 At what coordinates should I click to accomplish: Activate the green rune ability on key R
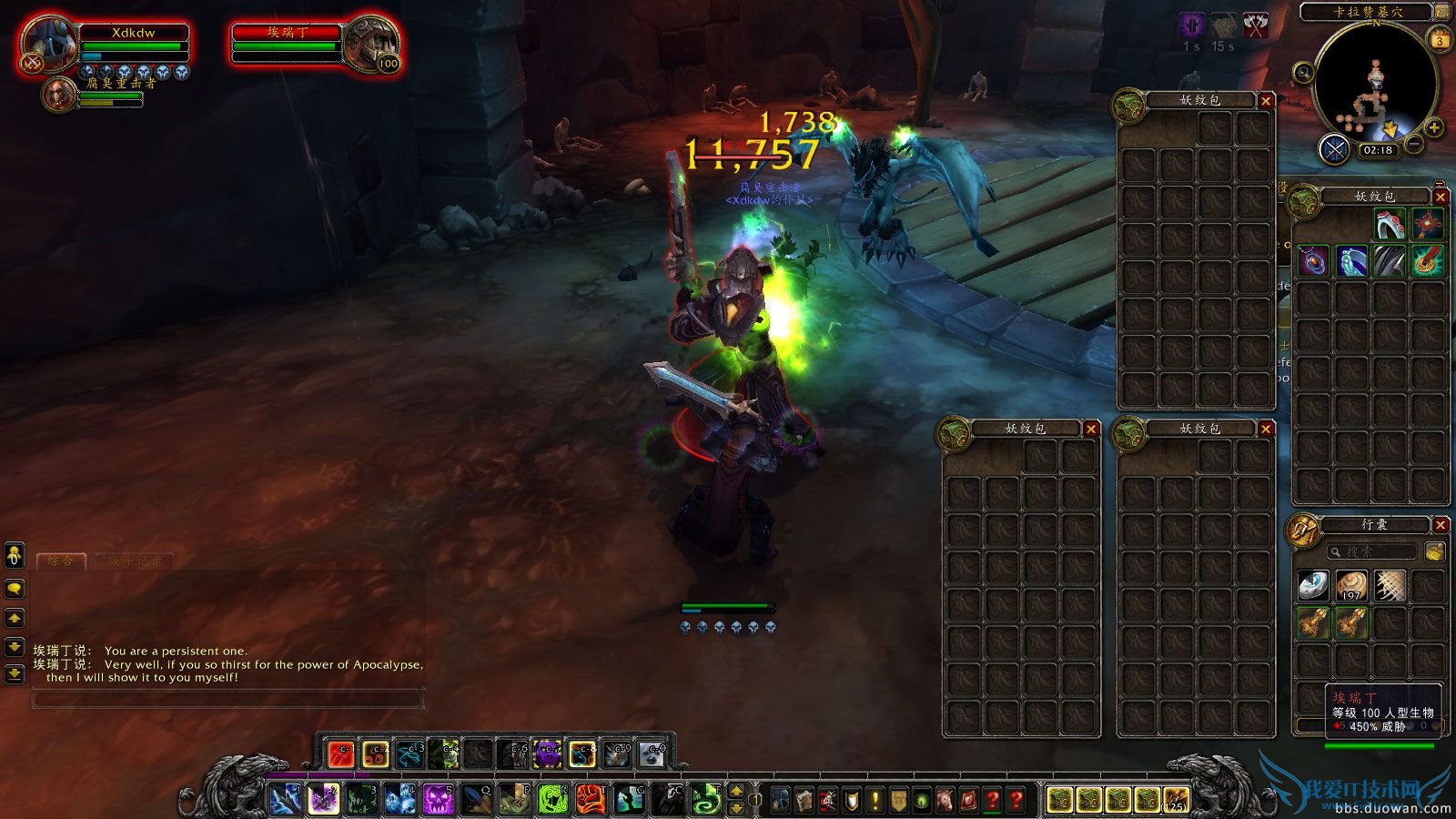[552, 799]
